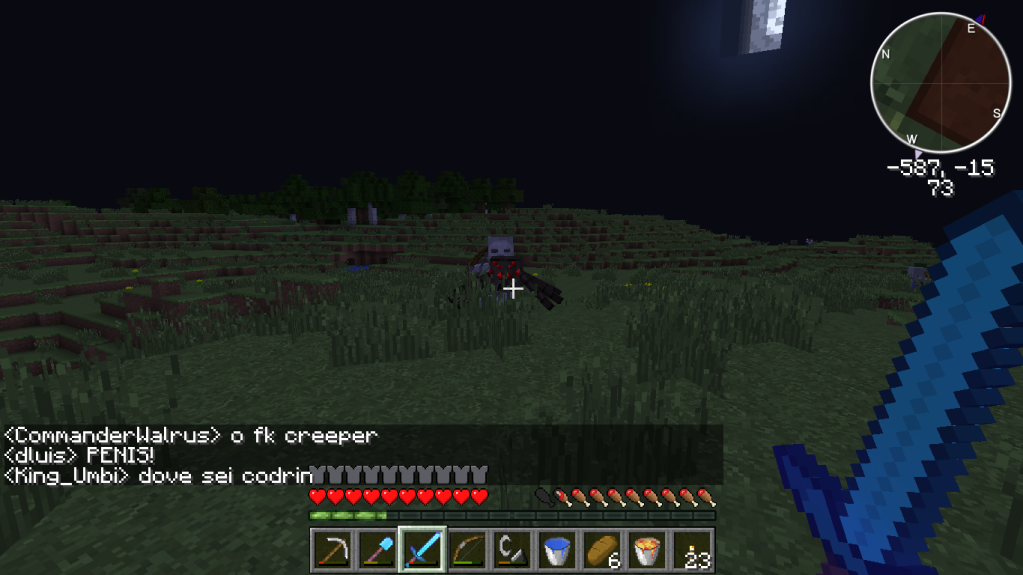Select the diamond shovel hotbar slot
The width and height of the screenshot is (1023, 575).
(x=376, y=550)
